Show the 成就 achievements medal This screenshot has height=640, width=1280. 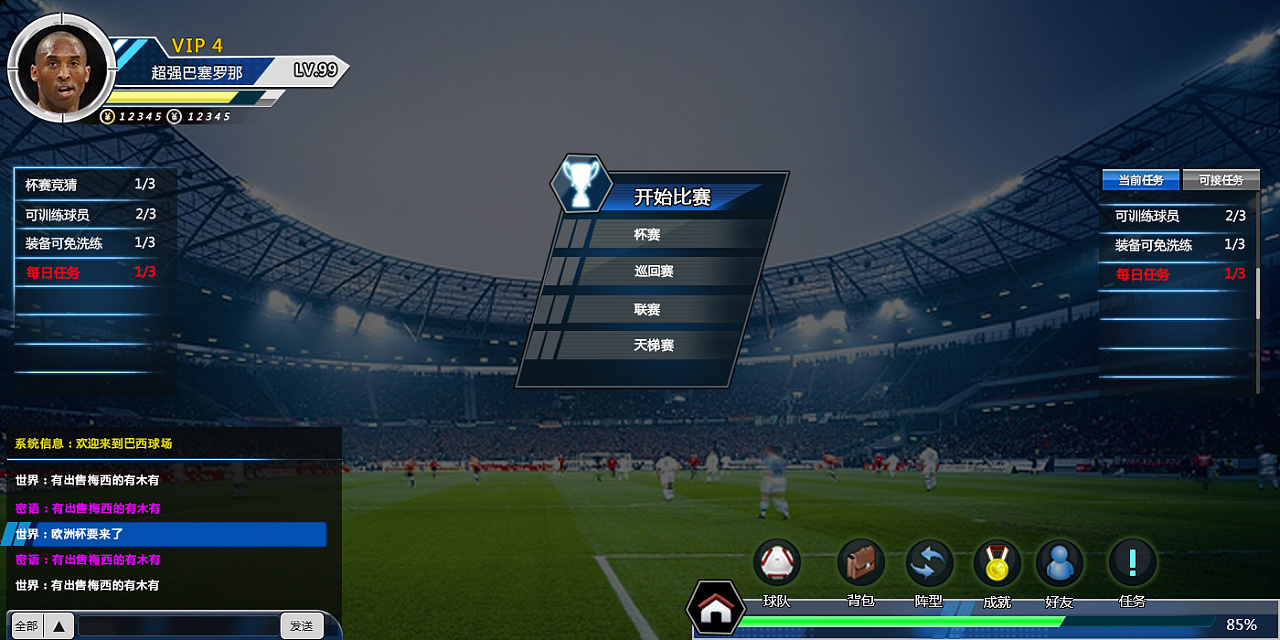[997, 563]
